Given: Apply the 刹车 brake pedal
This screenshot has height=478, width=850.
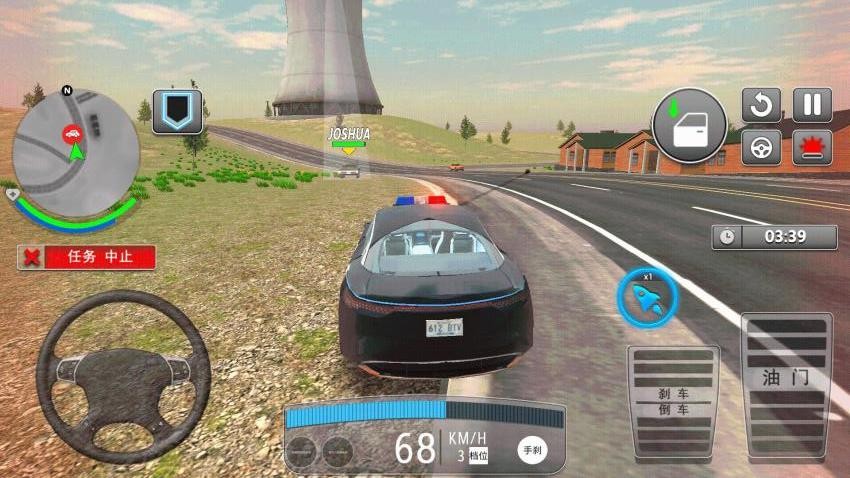Looking at the screenshot, I should pyautogui.click(x=672, y=400).
